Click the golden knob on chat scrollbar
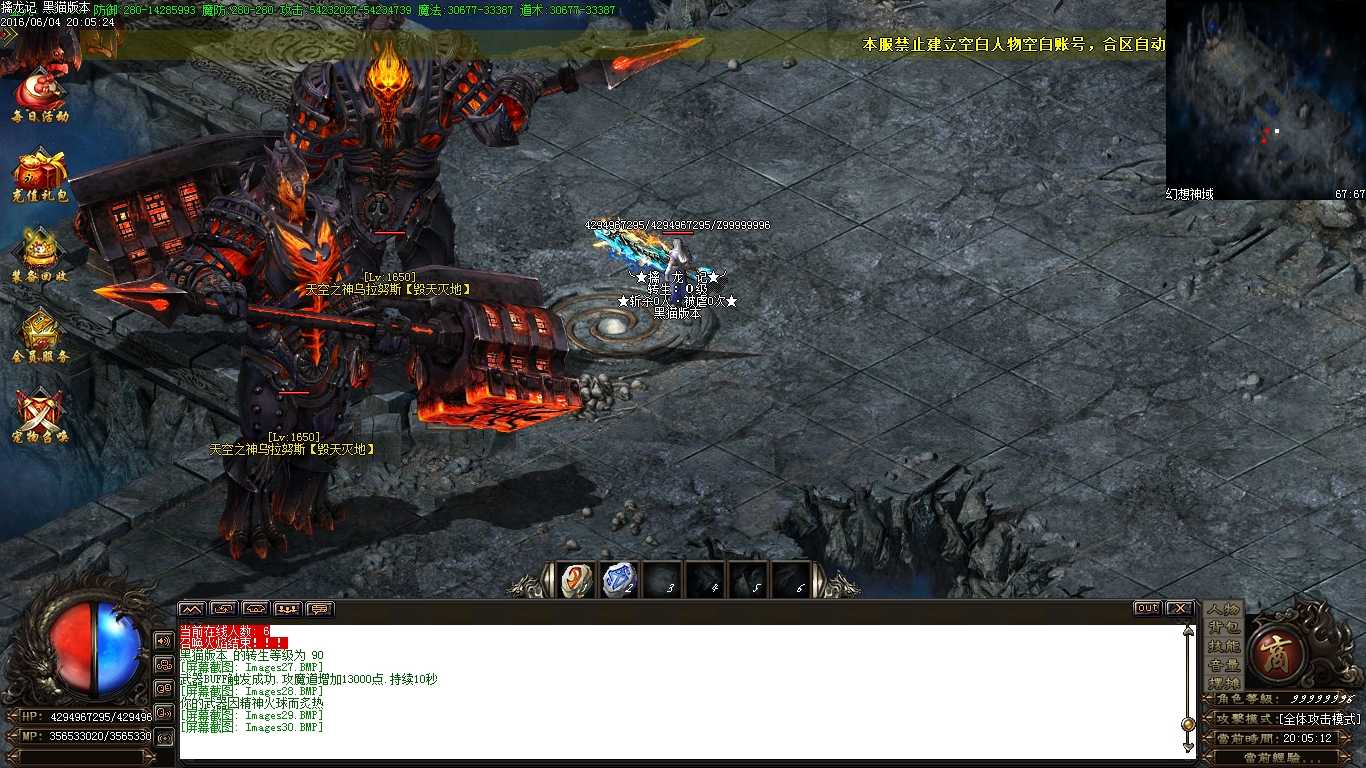 pyautogui.click(x=1187, y=723)
